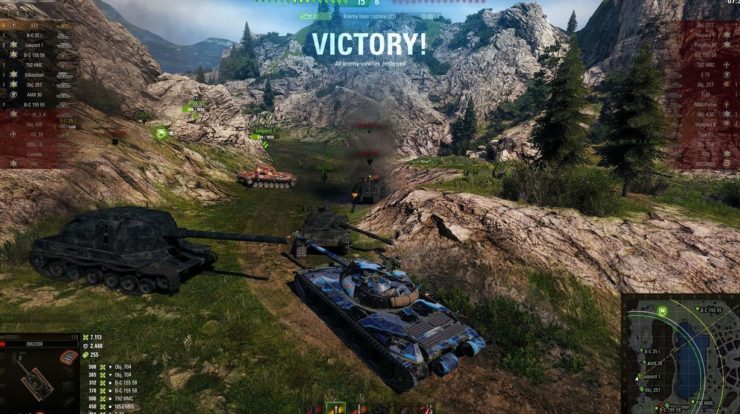Select the highlighted shell slot
This screenshot has height=414, width=740.
tap(336, 408)
